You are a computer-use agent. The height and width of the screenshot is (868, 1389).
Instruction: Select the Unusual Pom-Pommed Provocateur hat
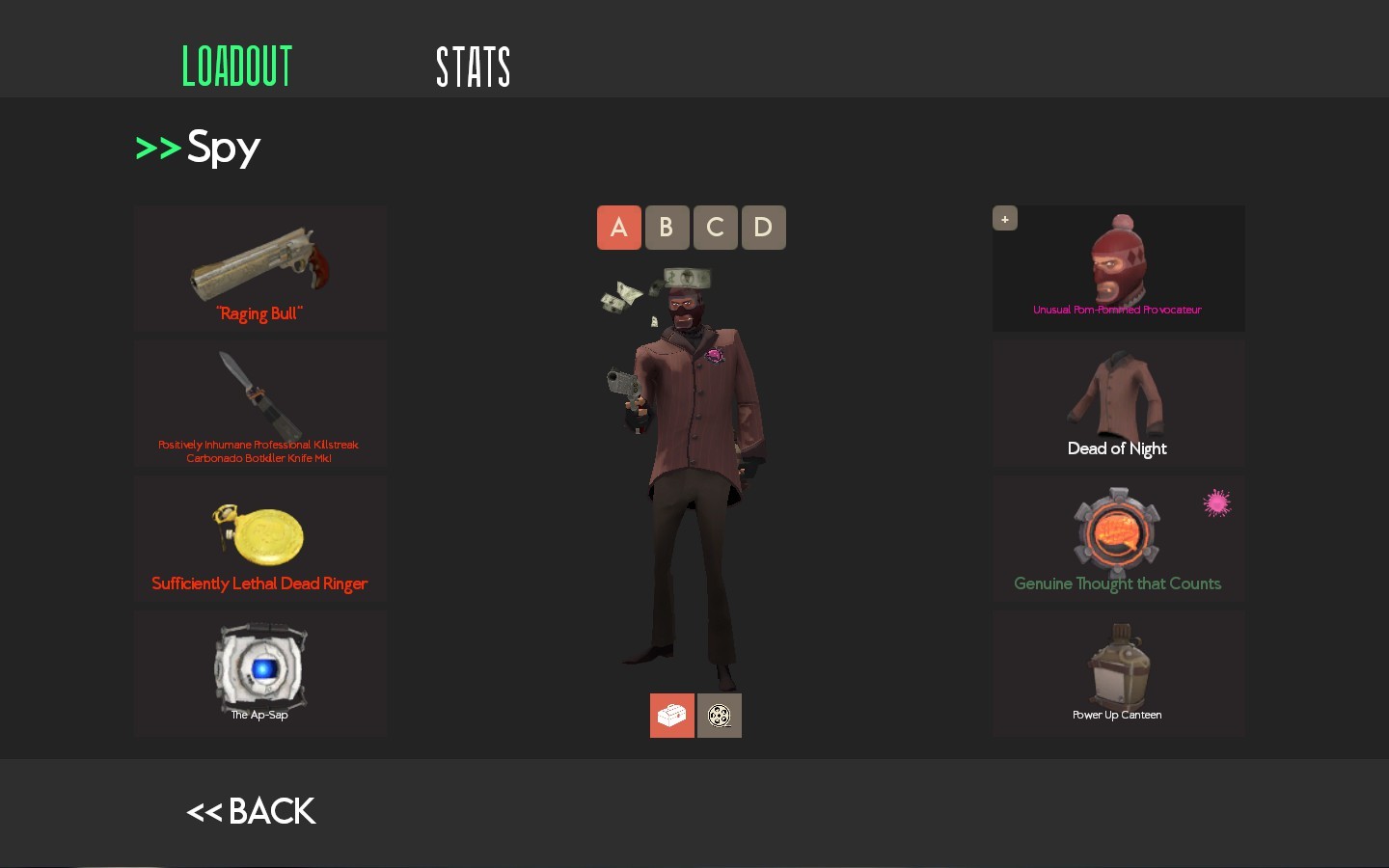click(1117, 268)
